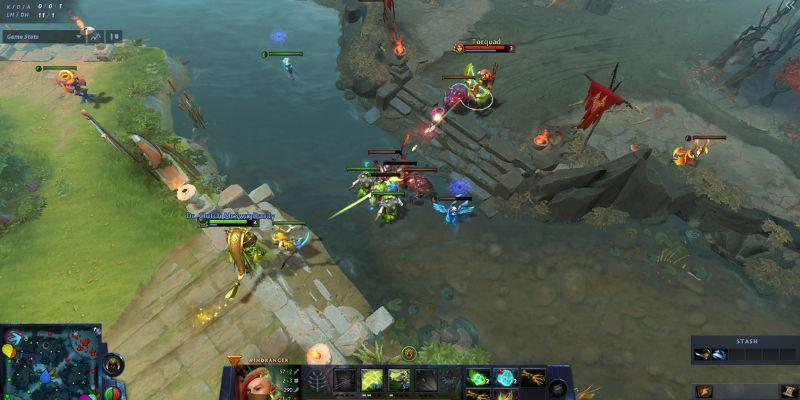This screenshot has height=400, width=800.
Task: Select the Iron Branch item slot
Action: click(530, 377)
